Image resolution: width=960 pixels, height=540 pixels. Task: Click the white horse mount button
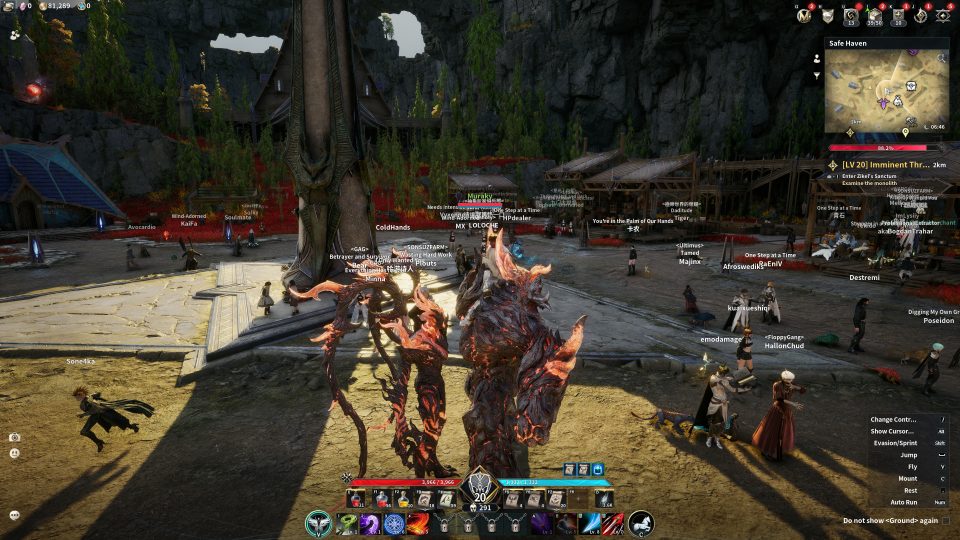(641, 522)
